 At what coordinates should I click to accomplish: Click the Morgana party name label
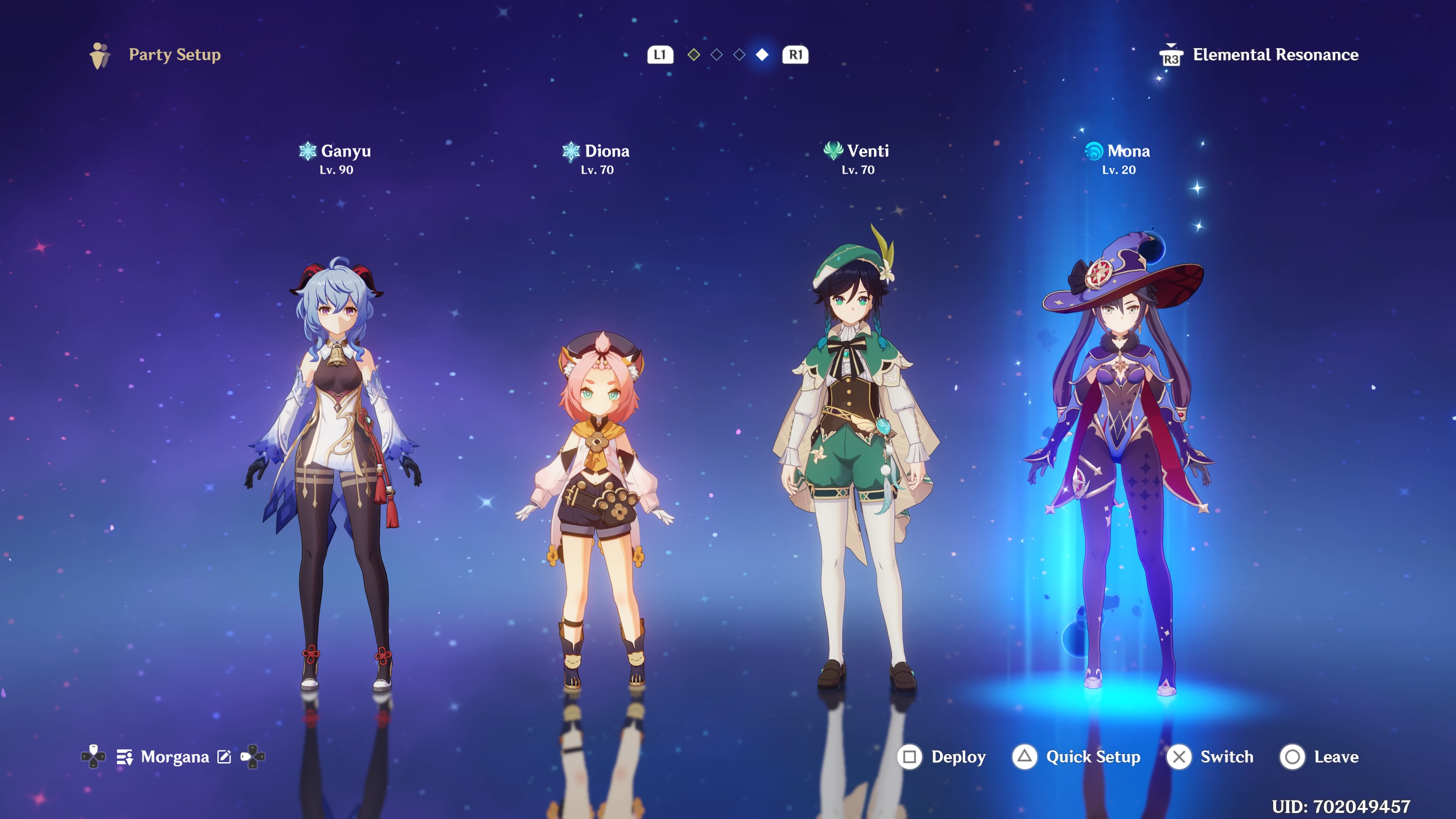tap(176, 757)
